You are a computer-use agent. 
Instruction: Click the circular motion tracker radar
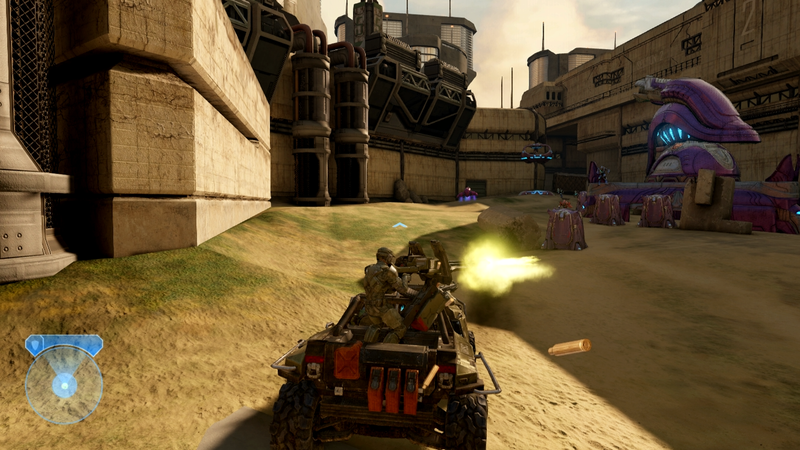[x=64, y=385]
